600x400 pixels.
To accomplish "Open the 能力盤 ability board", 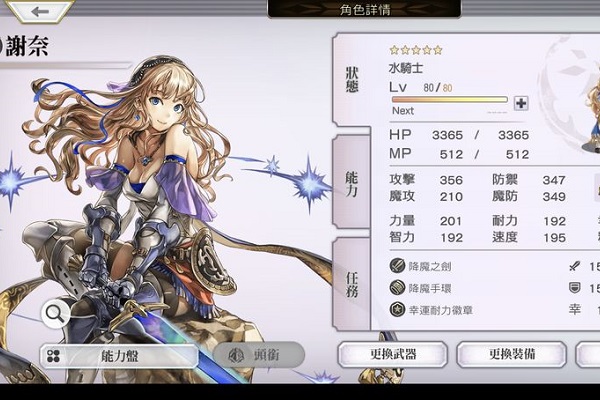I will click(x=120, y=356).
